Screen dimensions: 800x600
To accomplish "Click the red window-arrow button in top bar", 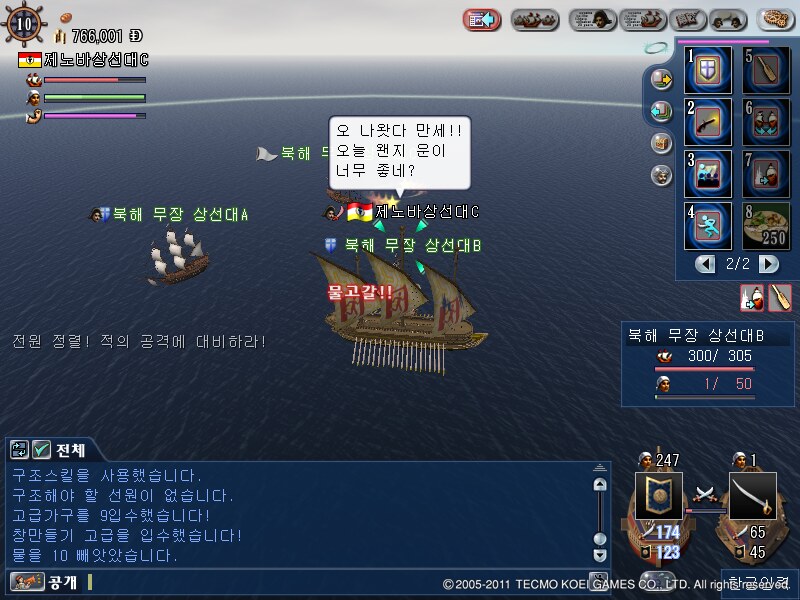I will tap(482, 19).
